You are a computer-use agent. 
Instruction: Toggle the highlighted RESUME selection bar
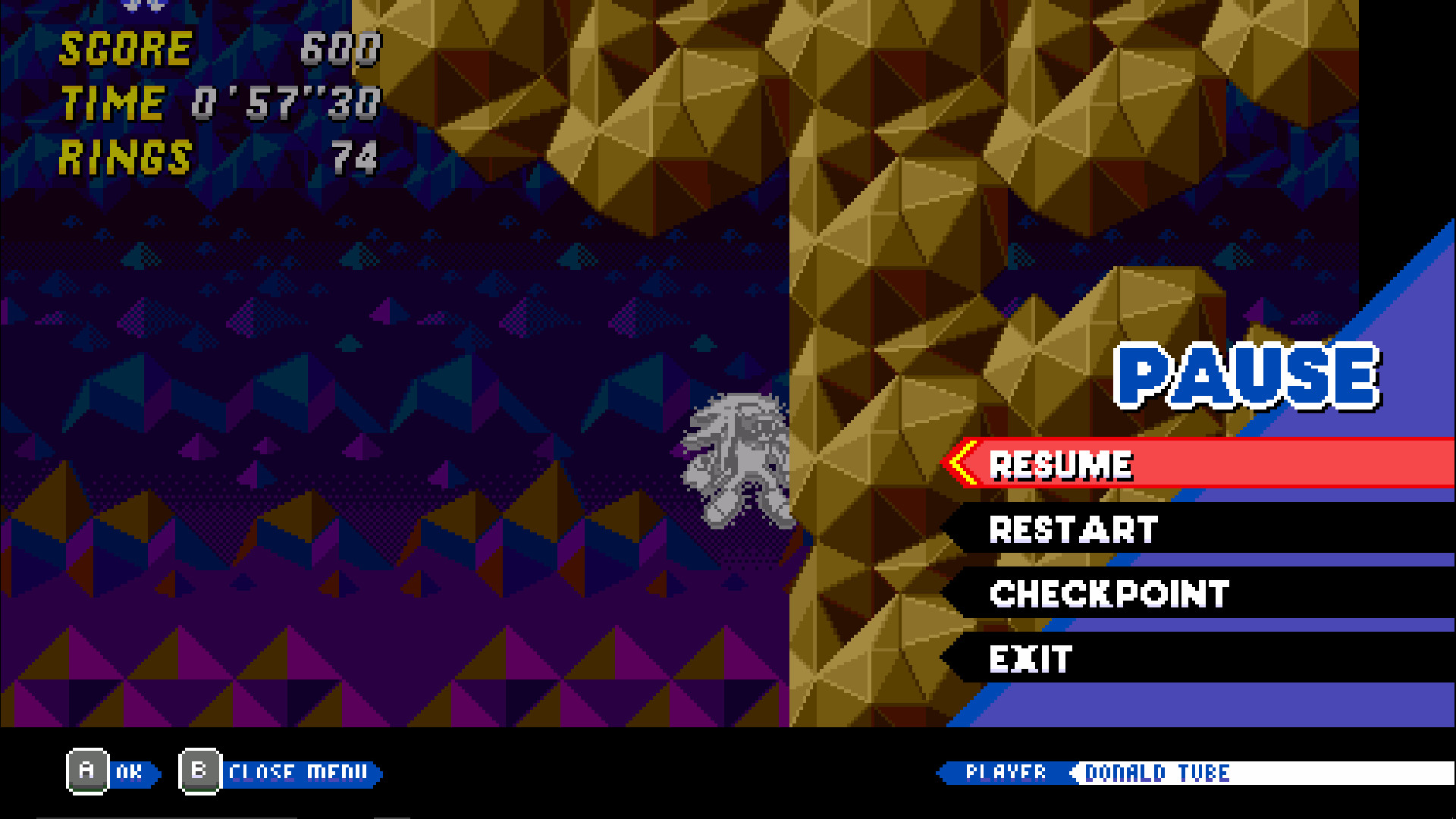(x=1137, y=464)
